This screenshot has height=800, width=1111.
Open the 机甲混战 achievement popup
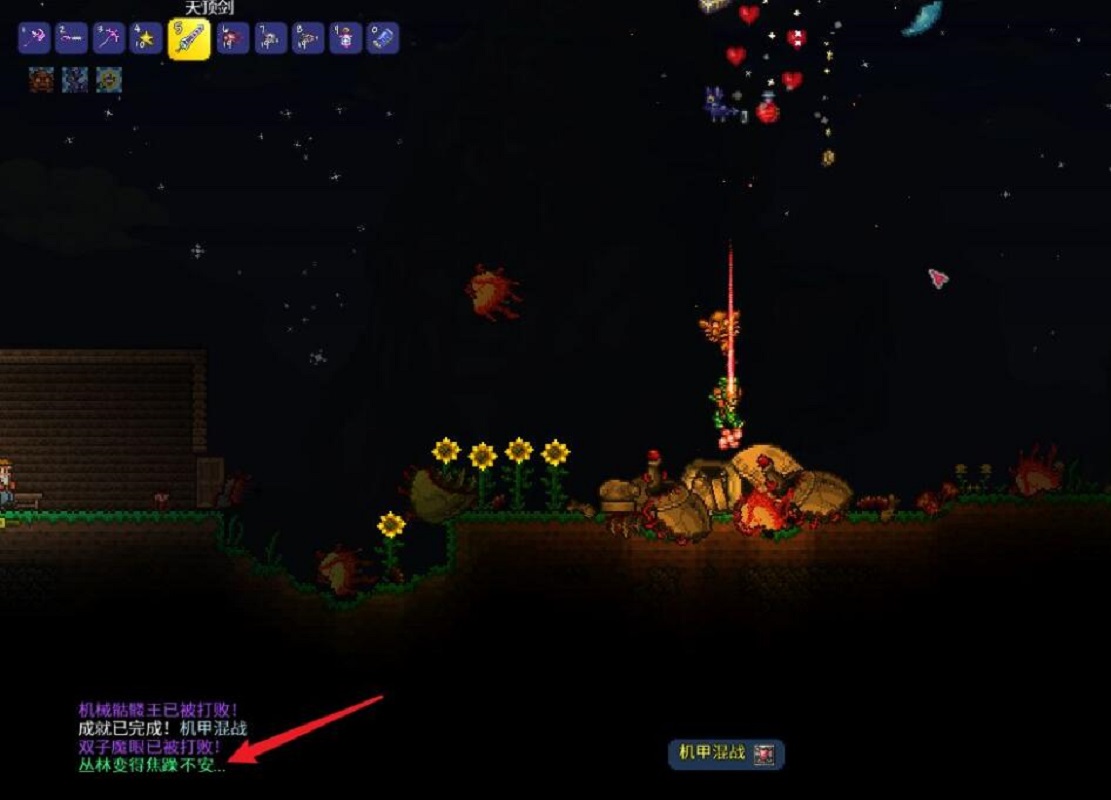click(x=726, y=754)
